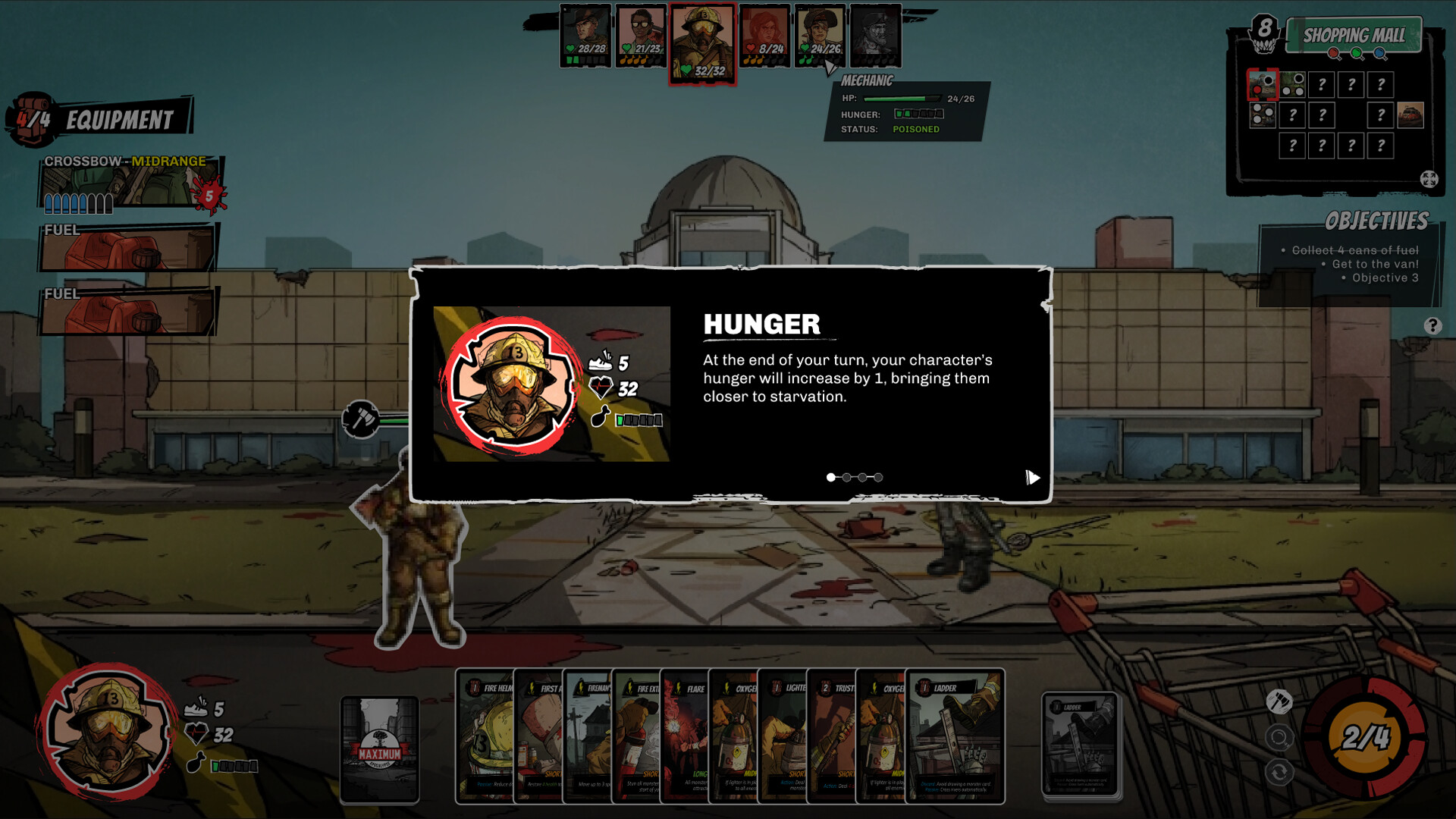Toggle the red dot on the Shopping Mall header
1456x819 pixels.
1333,53
